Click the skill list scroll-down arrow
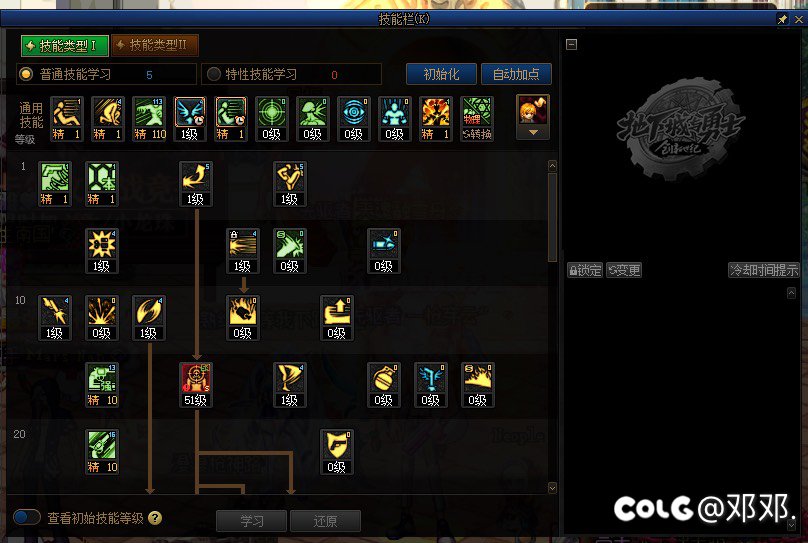Screen dimensions: 808x543 (x=552, y=487)
